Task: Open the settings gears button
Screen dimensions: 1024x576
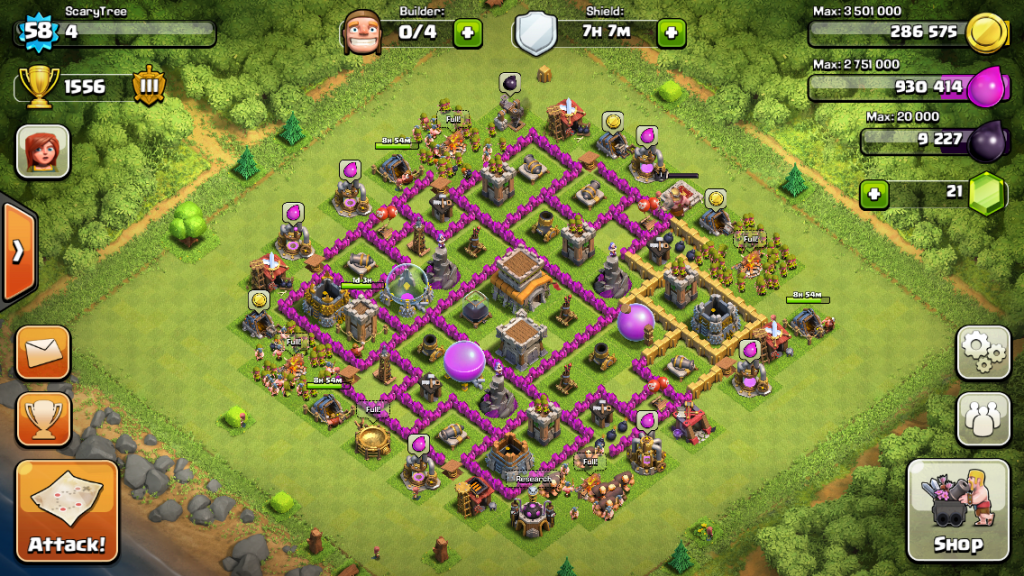Action: coord(983,352)
